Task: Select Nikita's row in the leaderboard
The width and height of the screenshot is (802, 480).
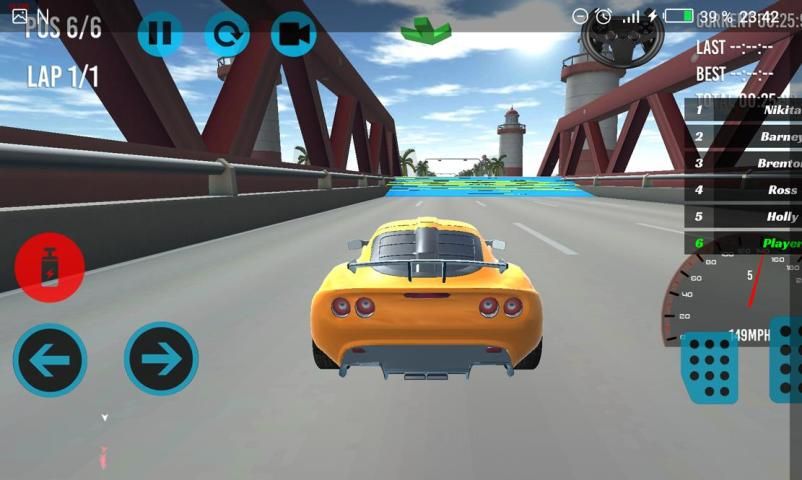Action: (743, 109)
